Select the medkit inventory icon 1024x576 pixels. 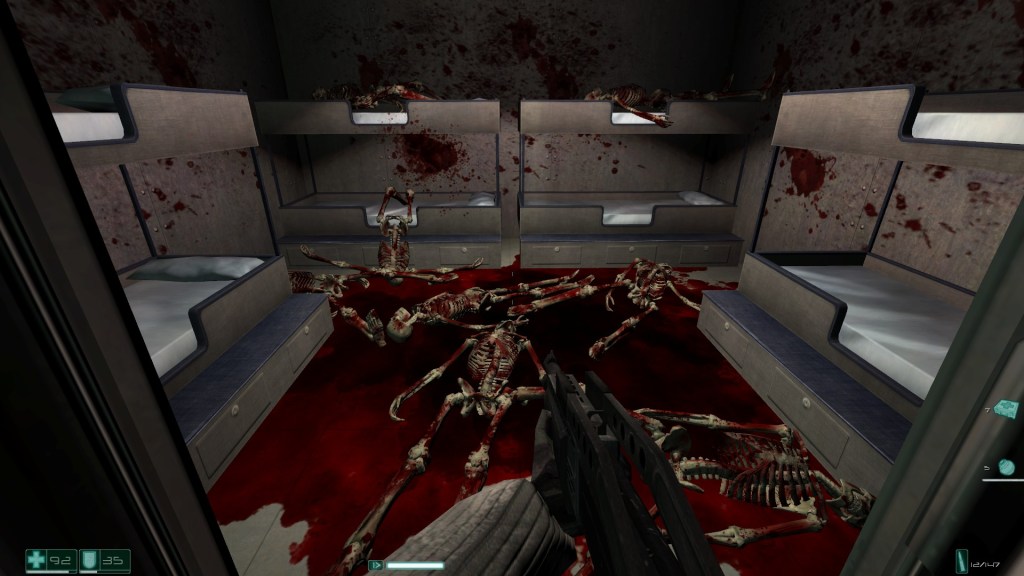1004,411
